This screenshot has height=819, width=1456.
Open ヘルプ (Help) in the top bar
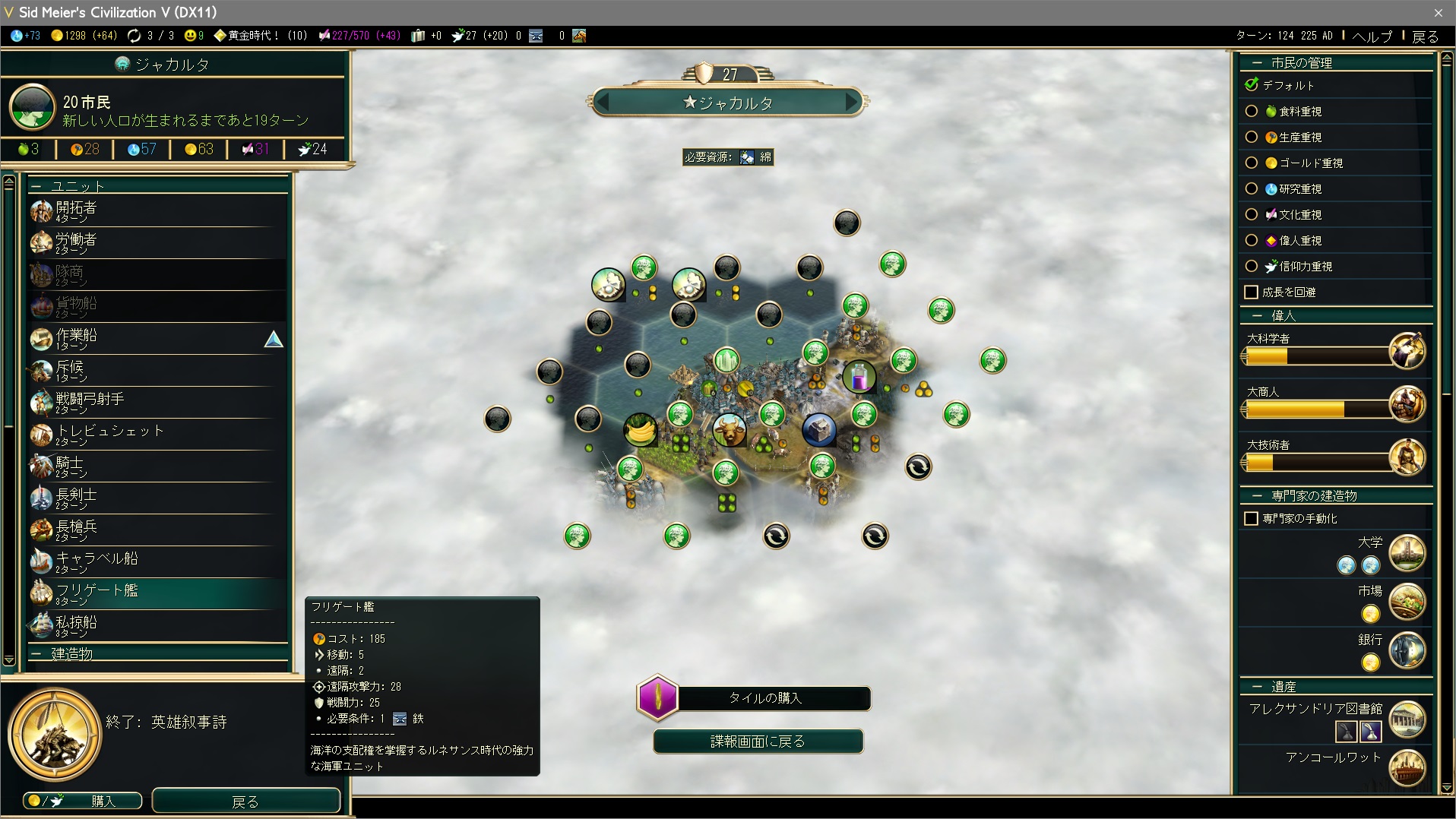pyautogui.click(x=1372, y=36)
